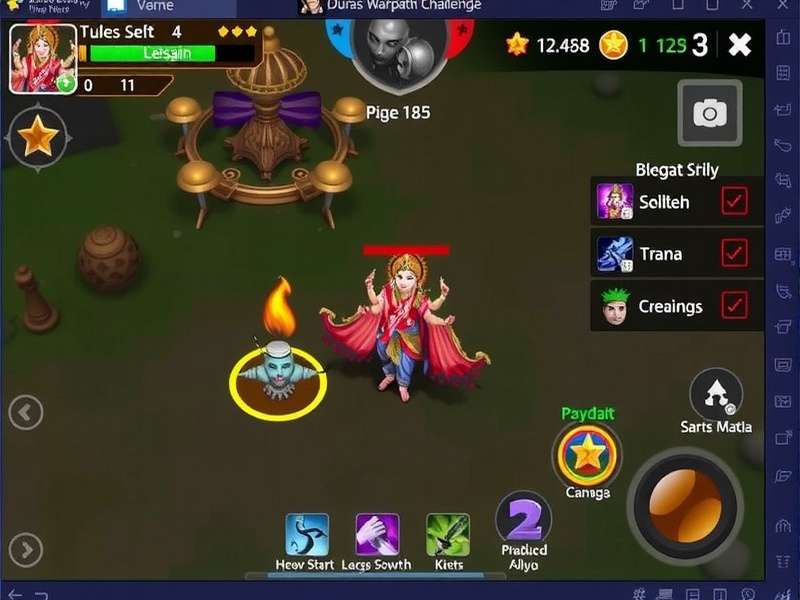This screenshot has height=600, width=800.
Task: Use the Lacgs Sowth ability
Action: point(377,535)
